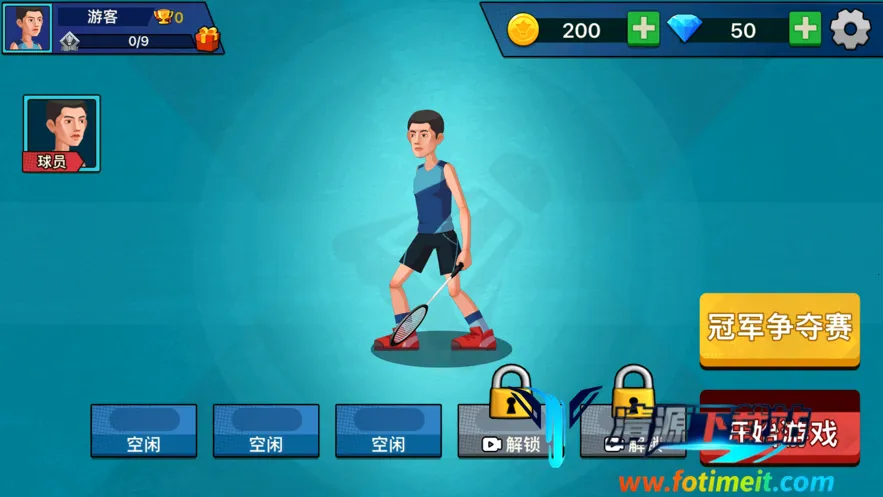
Task: Unlock the slot labeled 解锁 with video
Action: tap(511, 432)
